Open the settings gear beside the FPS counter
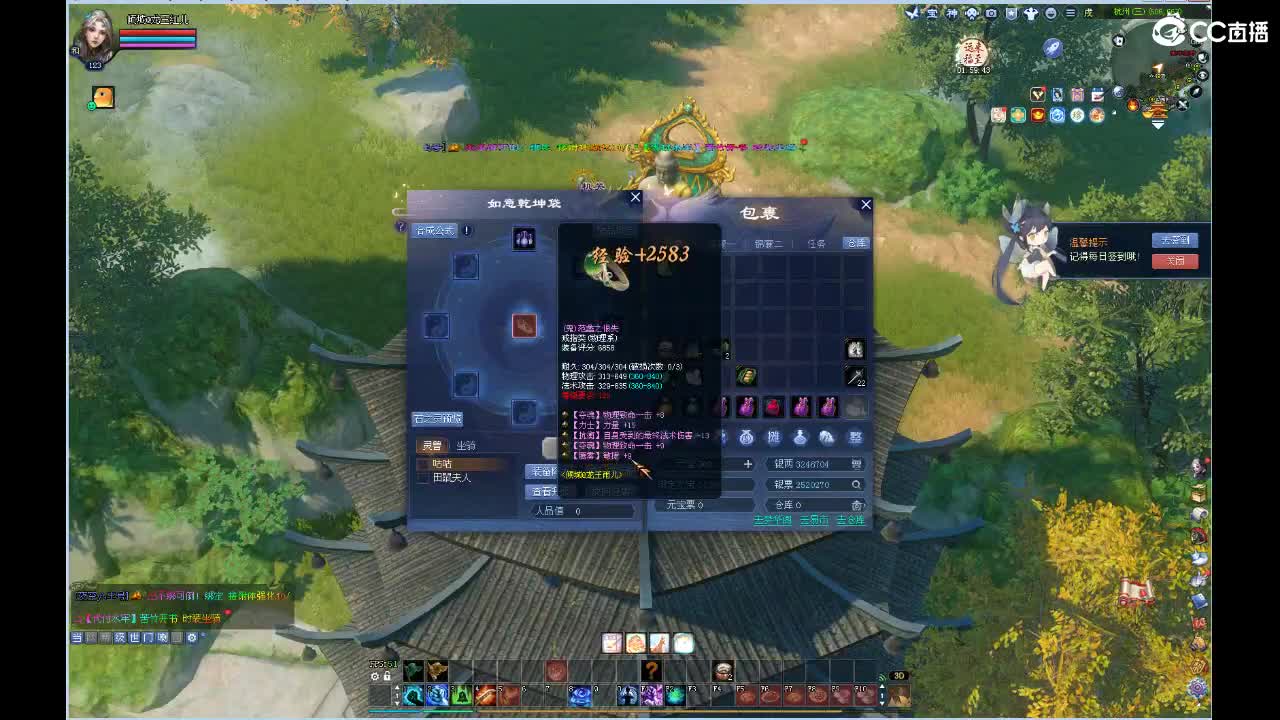The image size is (1280, 720). click(373, 675)
